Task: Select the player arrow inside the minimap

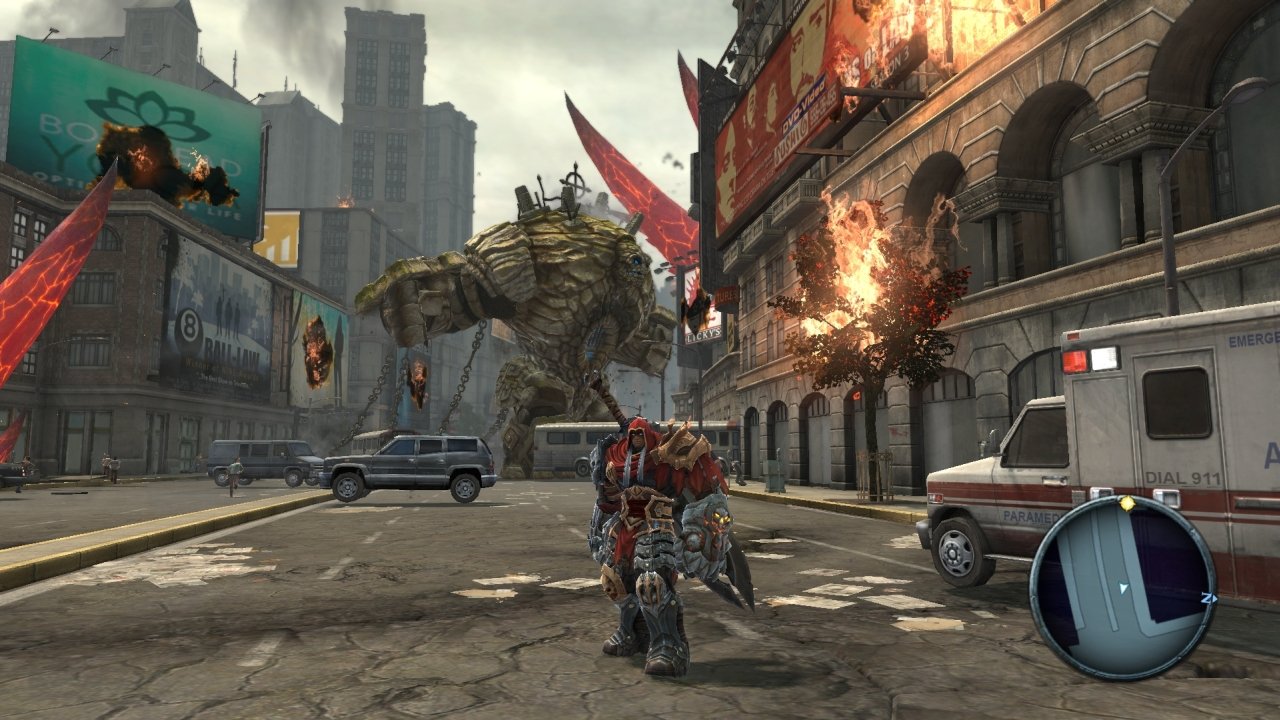Action: tap(1123, 588)
